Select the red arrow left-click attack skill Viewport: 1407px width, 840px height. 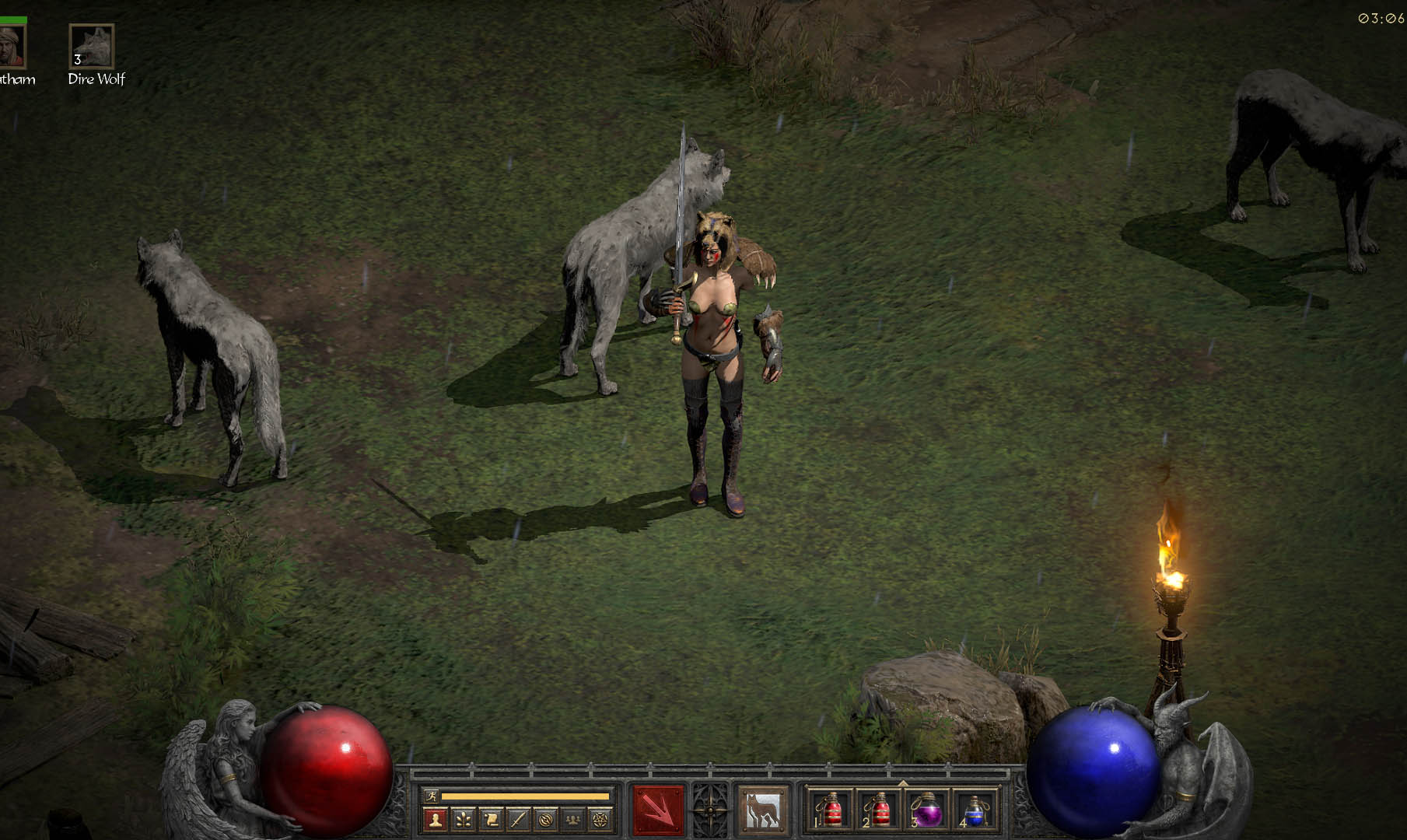tap(658, 810)
